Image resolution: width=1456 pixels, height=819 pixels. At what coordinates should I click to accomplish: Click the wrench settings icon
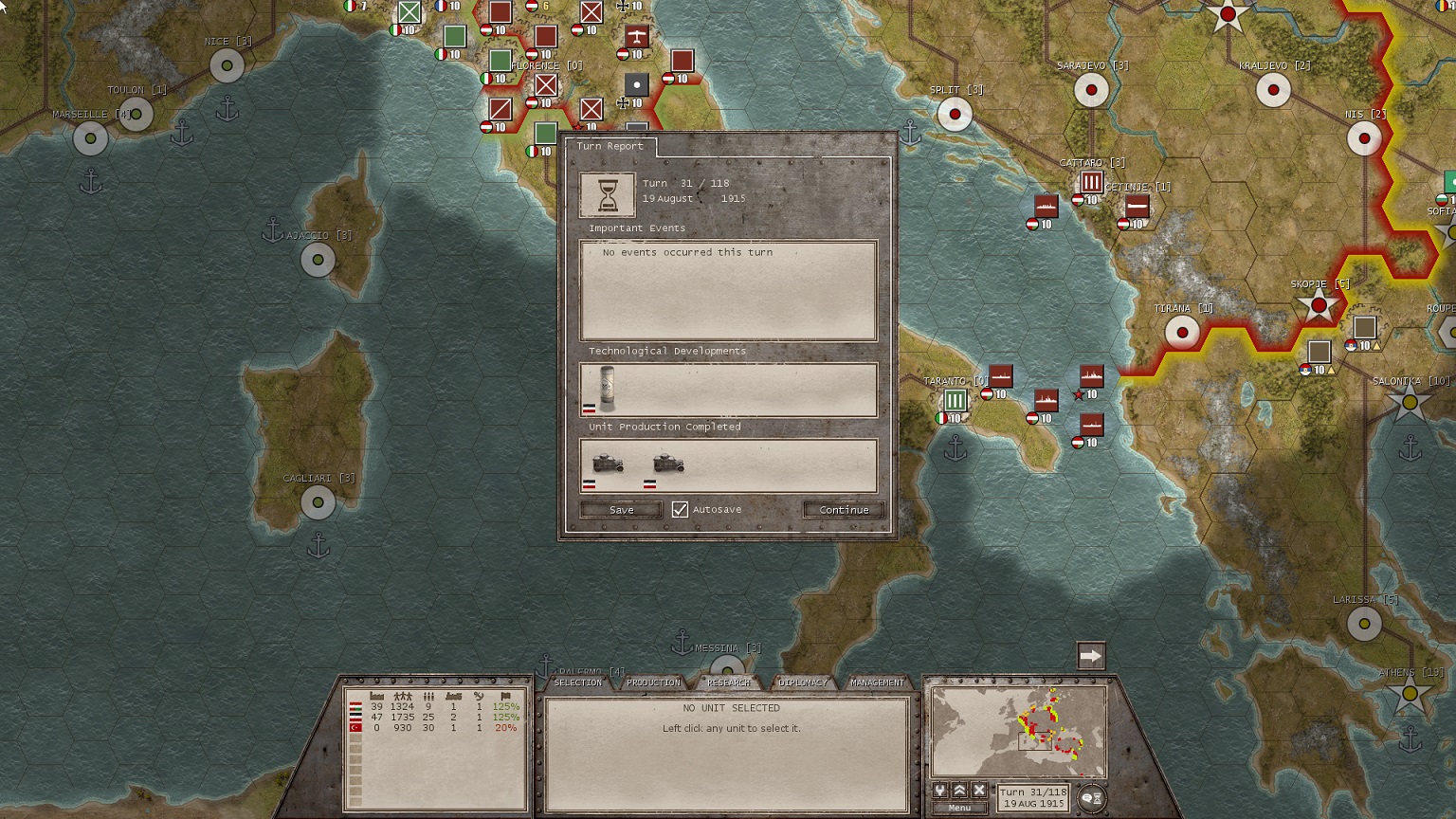coord(939,791)
